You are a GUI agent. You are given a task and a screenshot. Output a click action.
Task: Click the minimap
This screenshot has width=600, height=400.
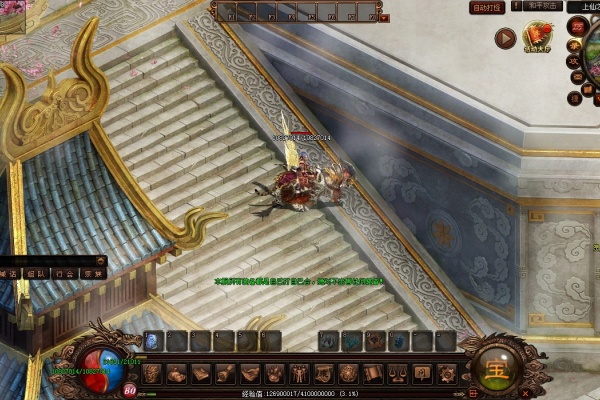coord(592,75)
